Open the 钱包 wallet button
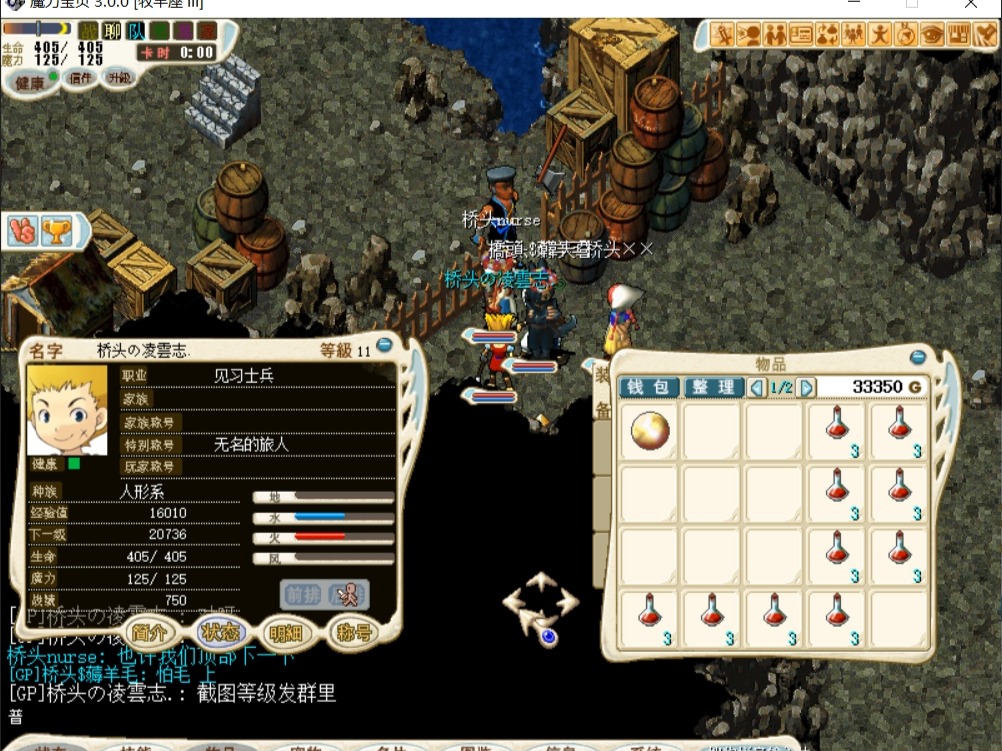Screen dimensions: 1002x751 [649, 387]
